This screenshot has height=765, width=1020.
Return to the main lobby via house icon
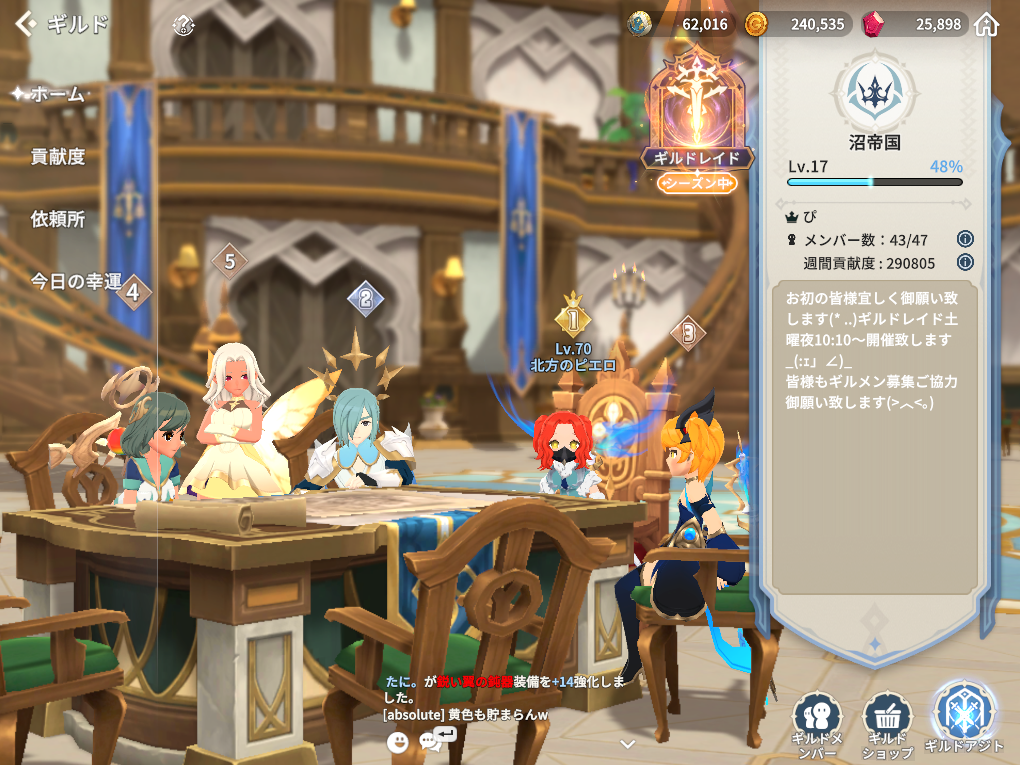[x=987, y=24]
